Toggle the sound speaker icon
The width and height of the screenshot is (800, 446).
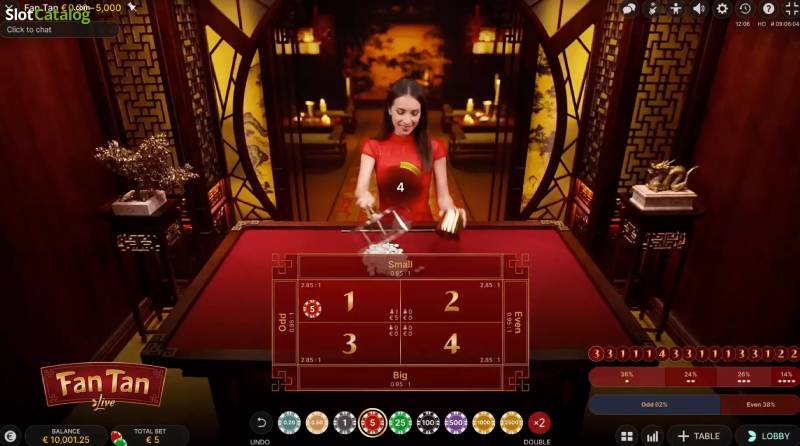699,9
